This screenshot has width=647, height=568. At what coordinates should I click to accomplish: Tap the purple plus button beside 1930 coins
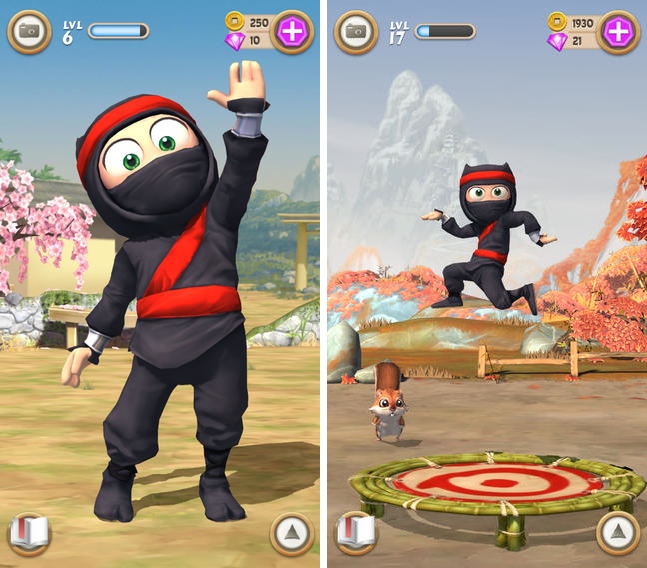point(618,32)
